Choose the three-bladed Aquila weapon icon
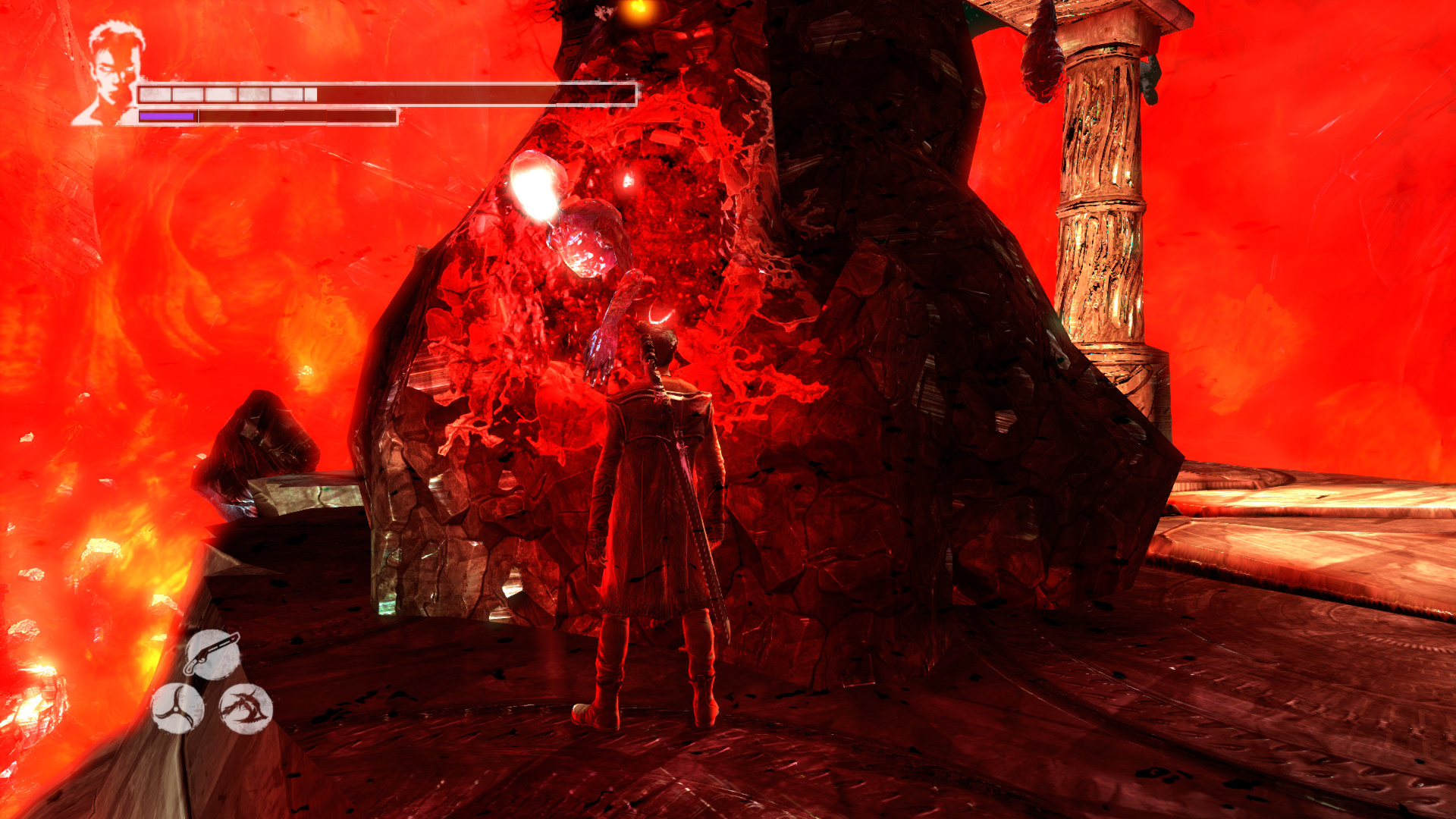Screen dimensions: 1456x819 tap(177, 708)
